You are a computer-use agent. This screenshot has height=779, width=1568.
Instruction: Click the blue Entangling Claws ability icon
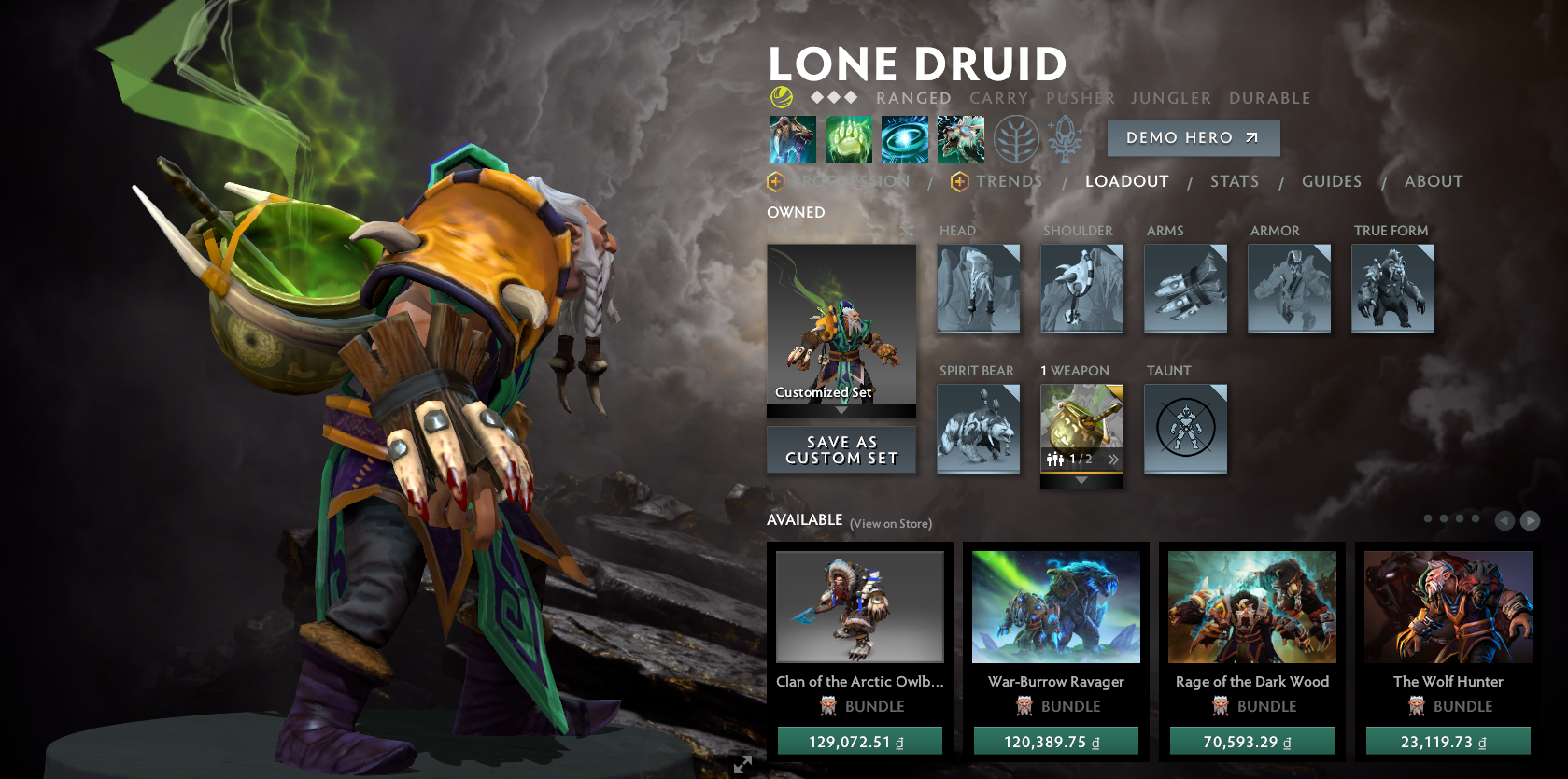point(904,138)
